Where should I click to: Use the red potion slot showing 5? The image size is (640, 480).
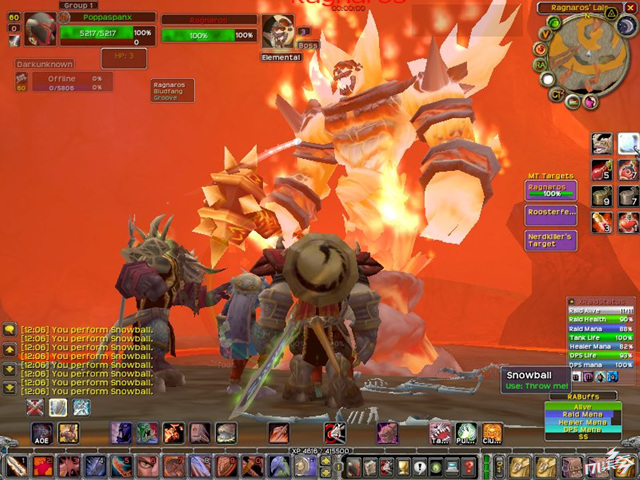(602, 169)
